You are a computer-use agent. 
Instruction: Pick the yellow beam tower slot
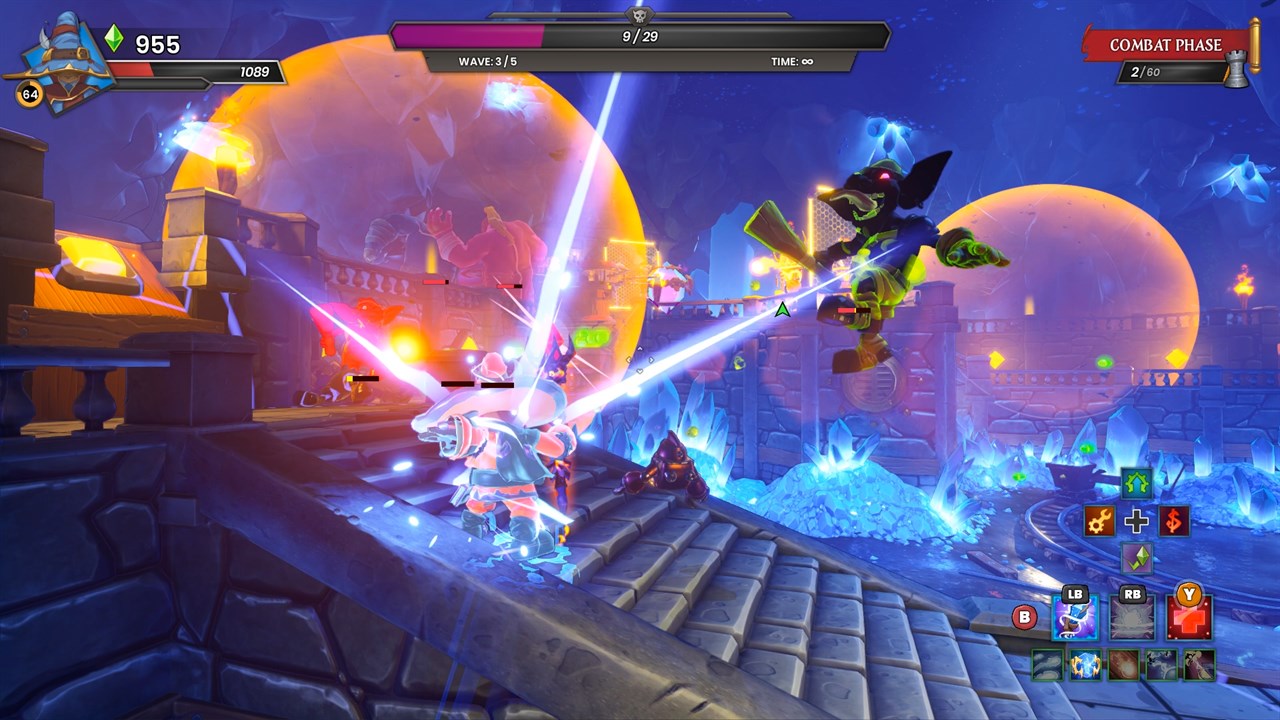[x=1199, y=665]
